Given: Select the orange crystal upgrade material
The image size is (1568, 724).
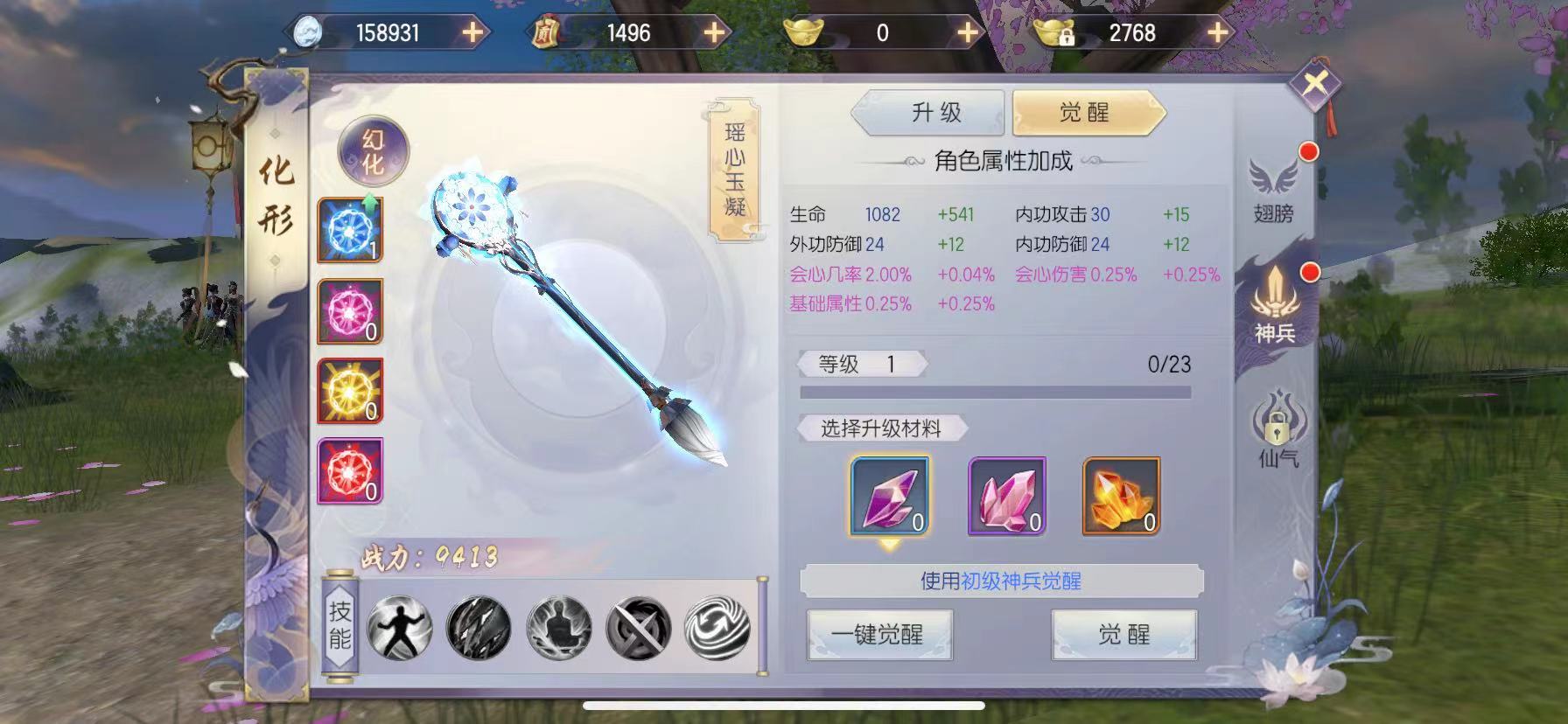Looking at the screenshot, I should point(1122,497).
